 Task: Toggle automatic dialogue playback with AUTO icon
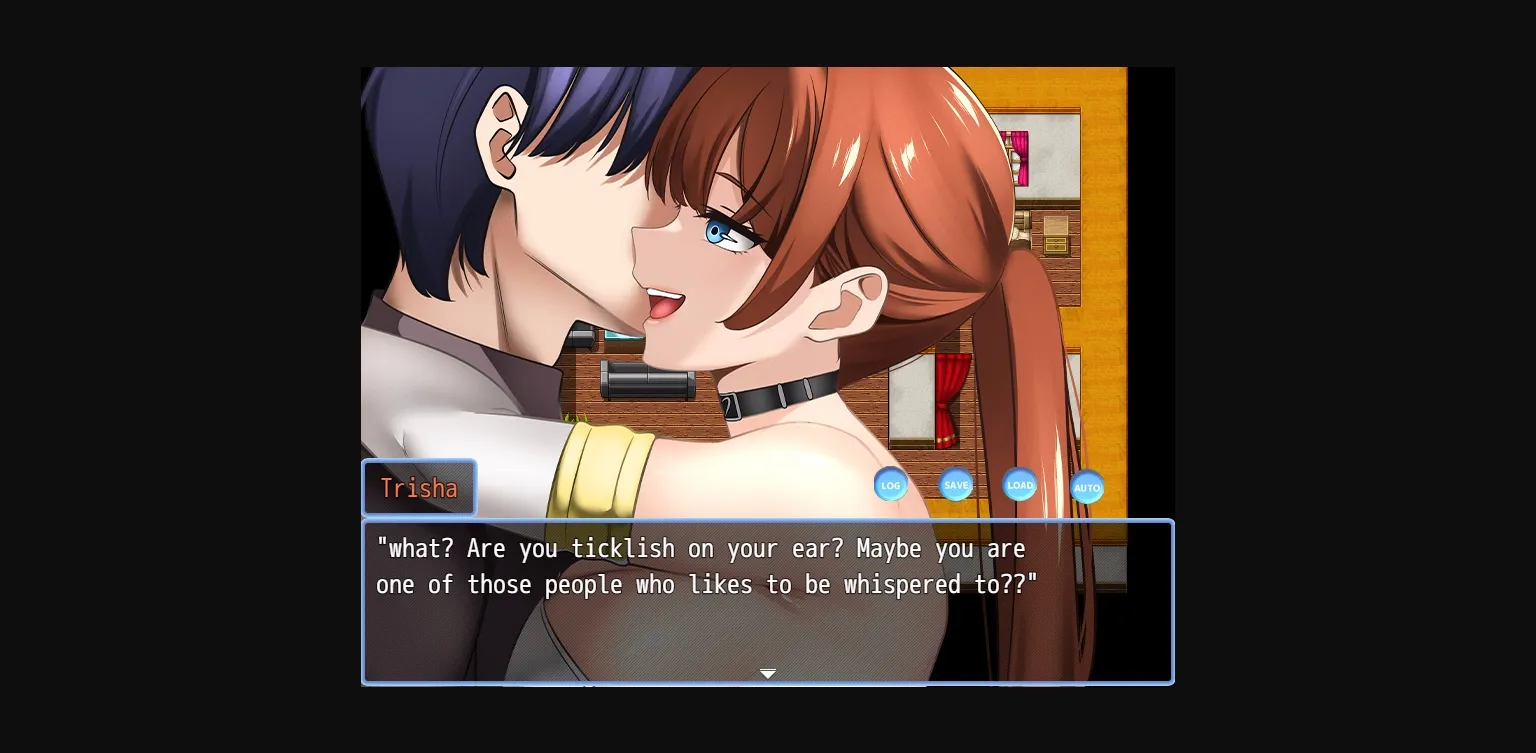(1087, 488)
